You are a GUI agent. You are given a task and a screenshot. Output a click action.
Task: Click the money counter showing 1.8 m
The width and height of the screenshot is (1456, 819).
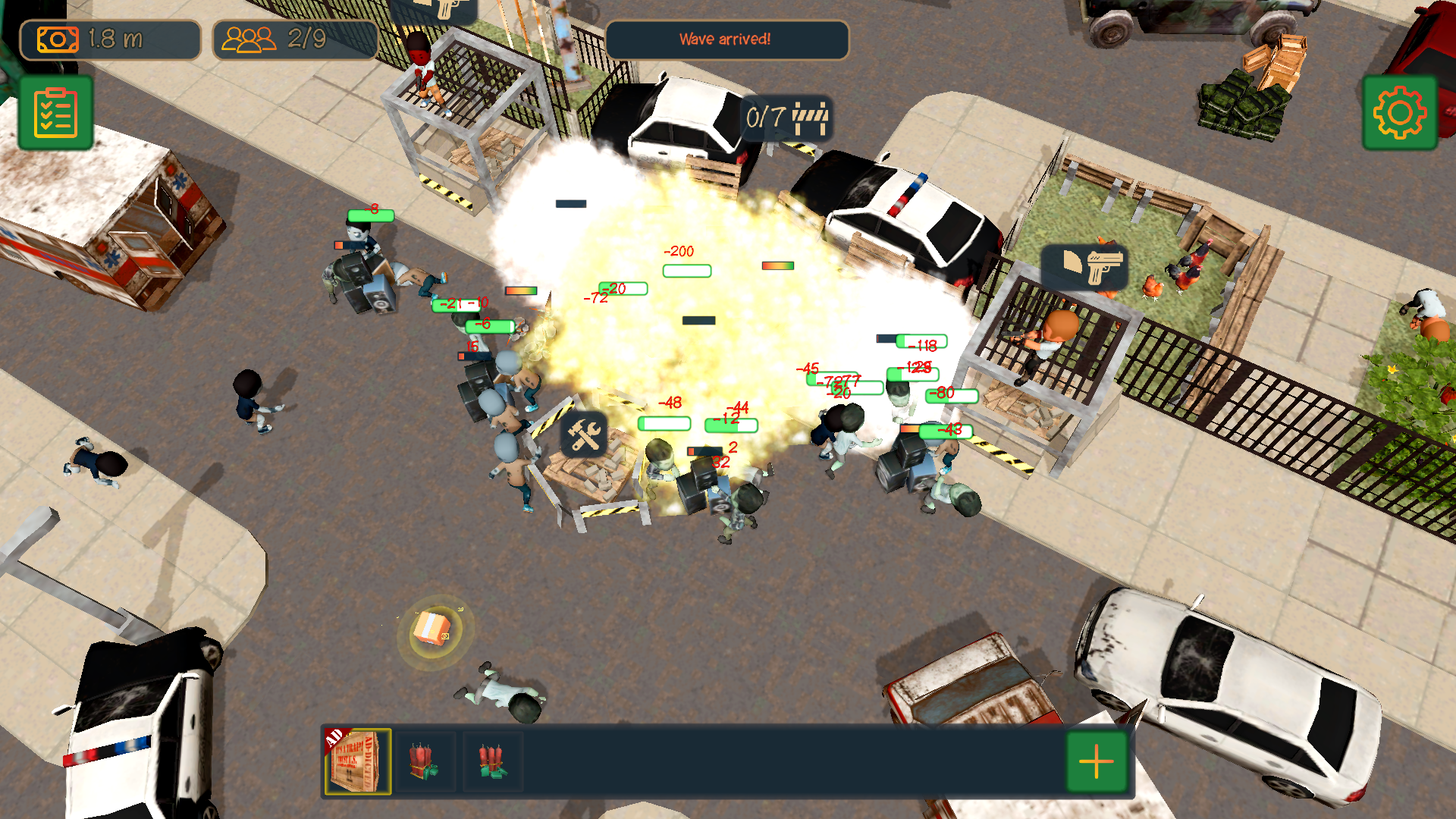(111, 39)
